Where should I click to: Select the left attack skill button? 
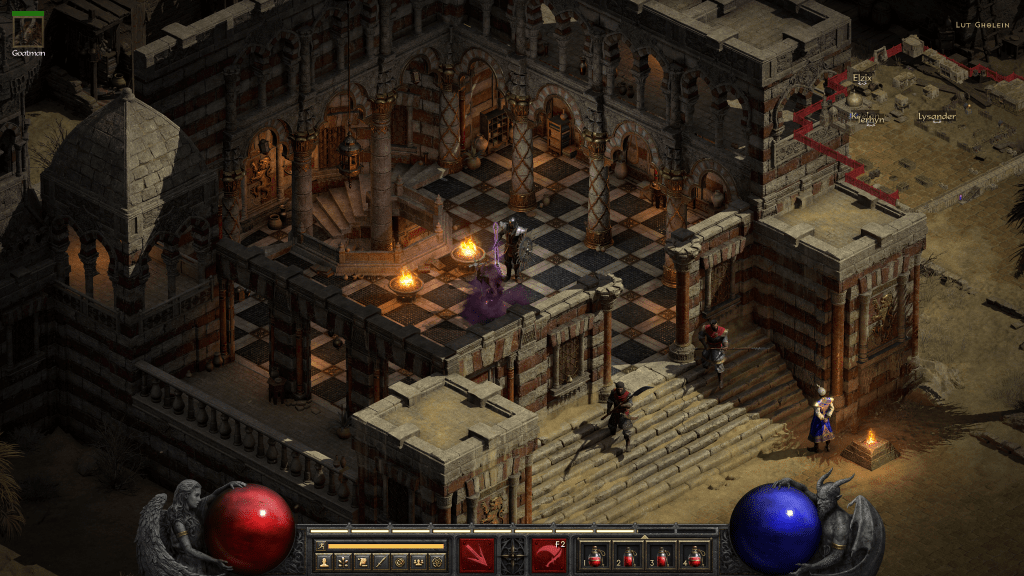[x=476, y=553]
